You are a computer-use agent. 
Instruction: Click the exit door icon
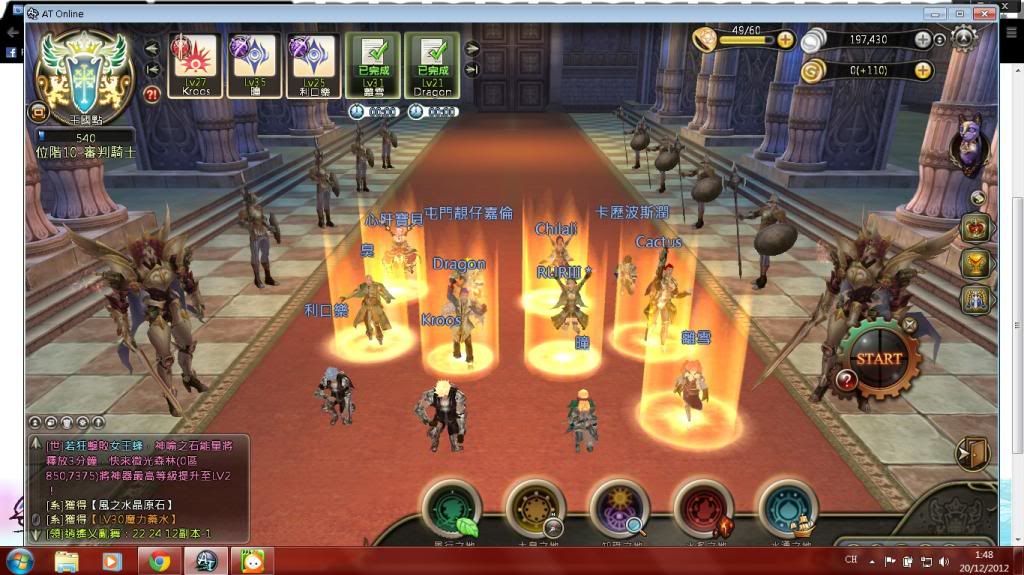pyautogui.click(x=971, y=454)
